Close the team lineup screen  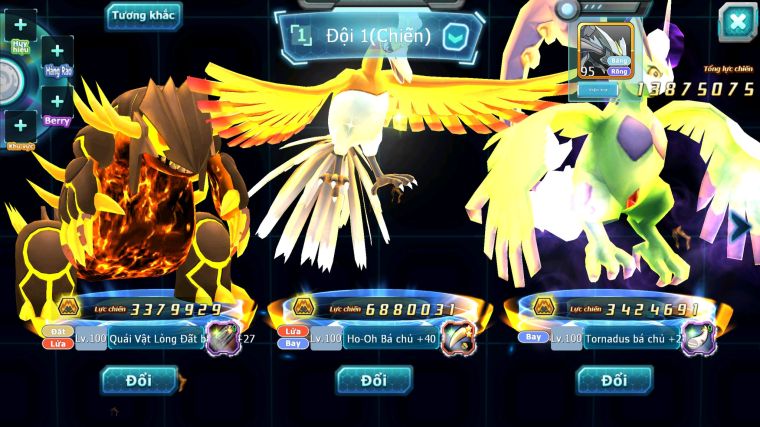737,22
